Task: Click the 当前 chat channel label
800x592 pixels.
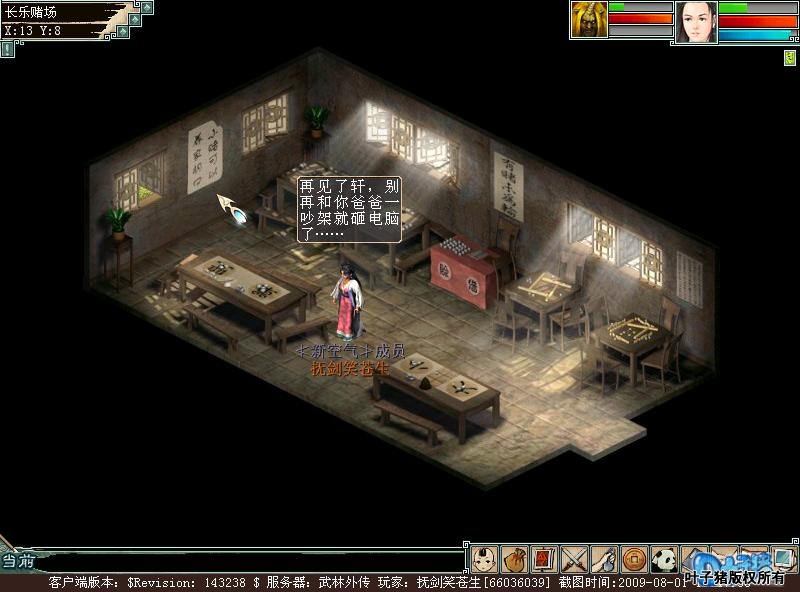Action: click(17, 560)
